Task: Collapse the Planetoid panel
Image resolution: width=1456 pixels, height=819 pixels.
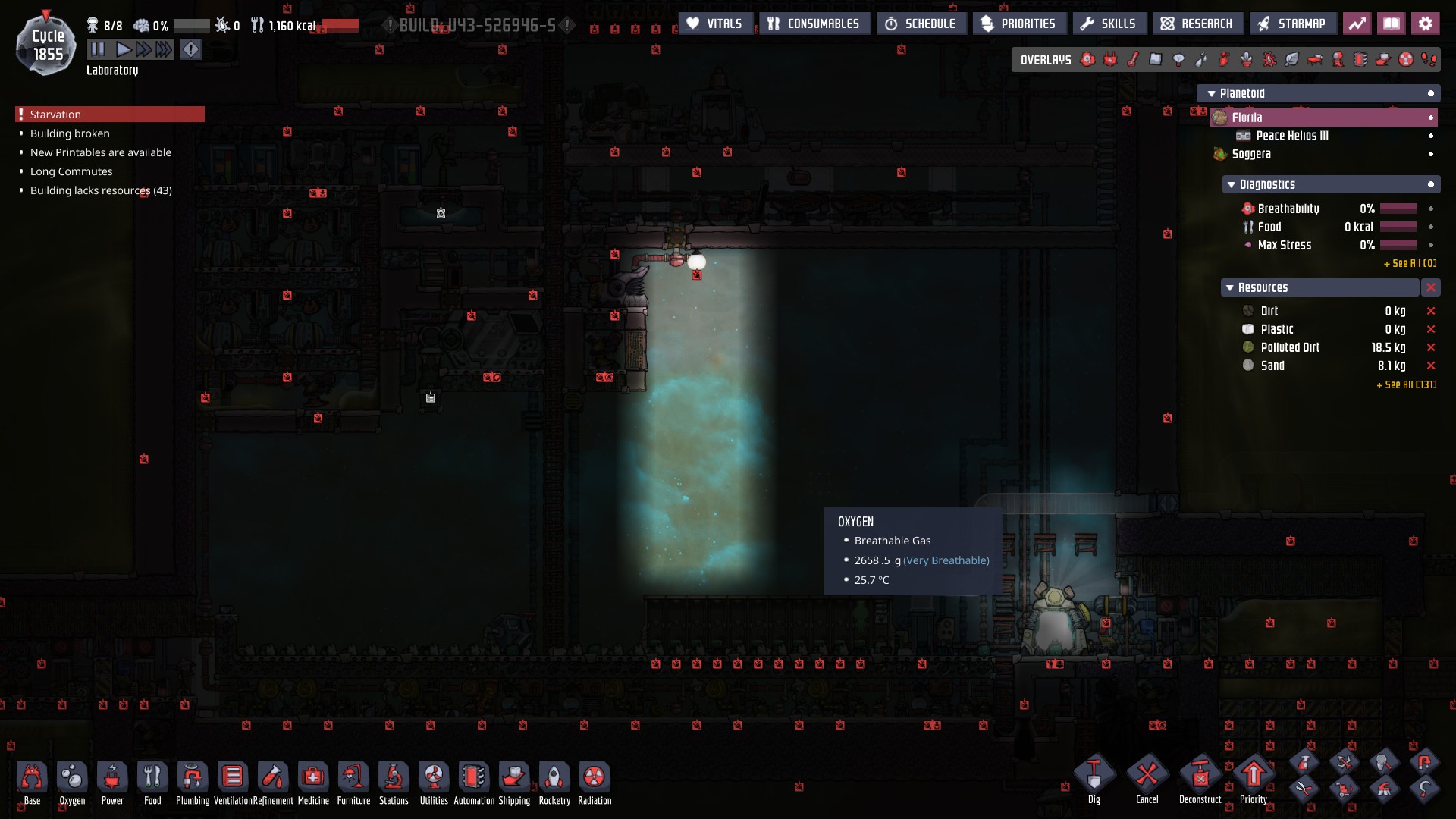Action: (x=1210, y=93)
